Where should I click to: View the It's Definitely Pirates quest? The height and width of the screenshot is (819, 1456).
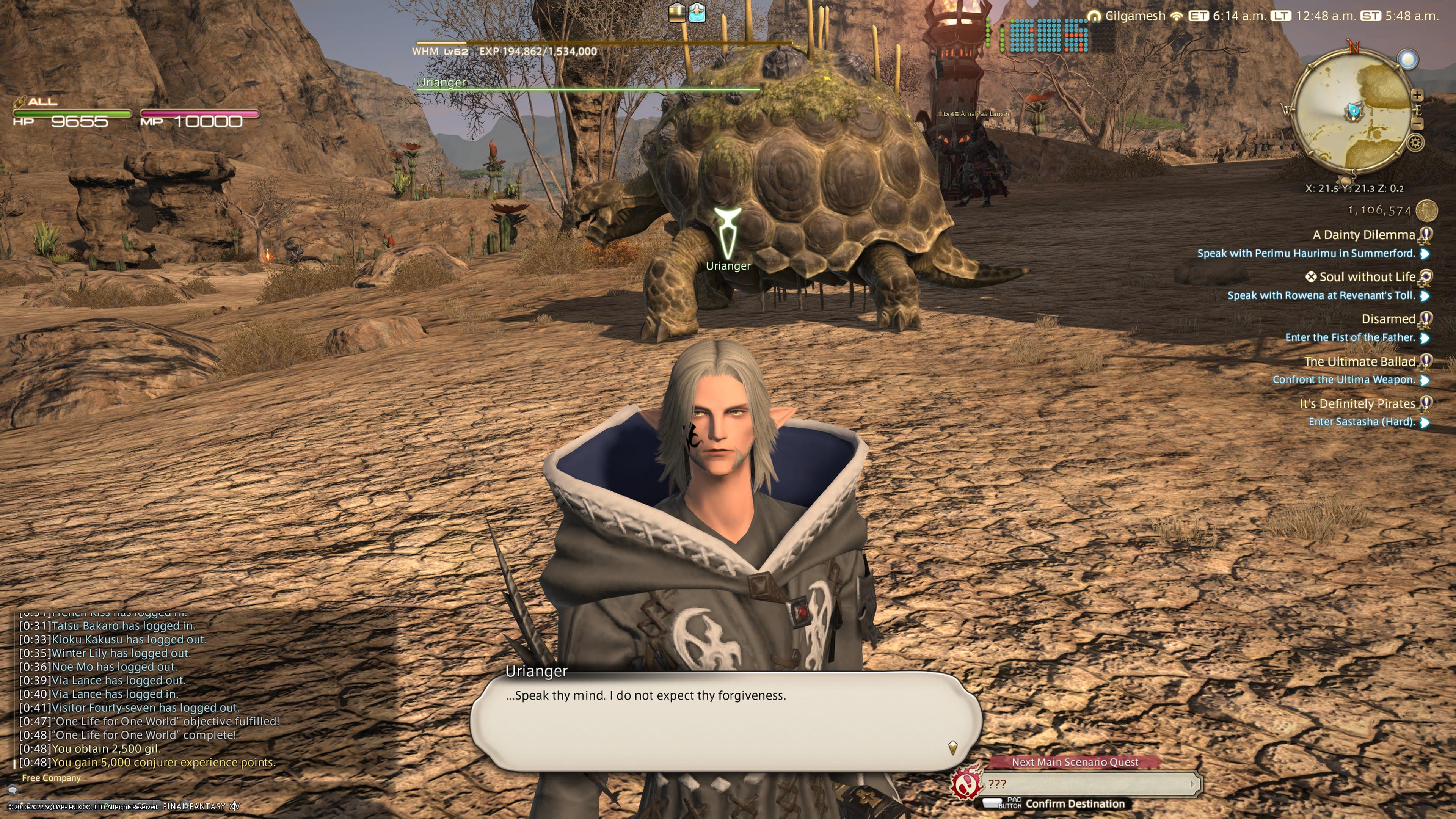click(x=1357, y=403)
